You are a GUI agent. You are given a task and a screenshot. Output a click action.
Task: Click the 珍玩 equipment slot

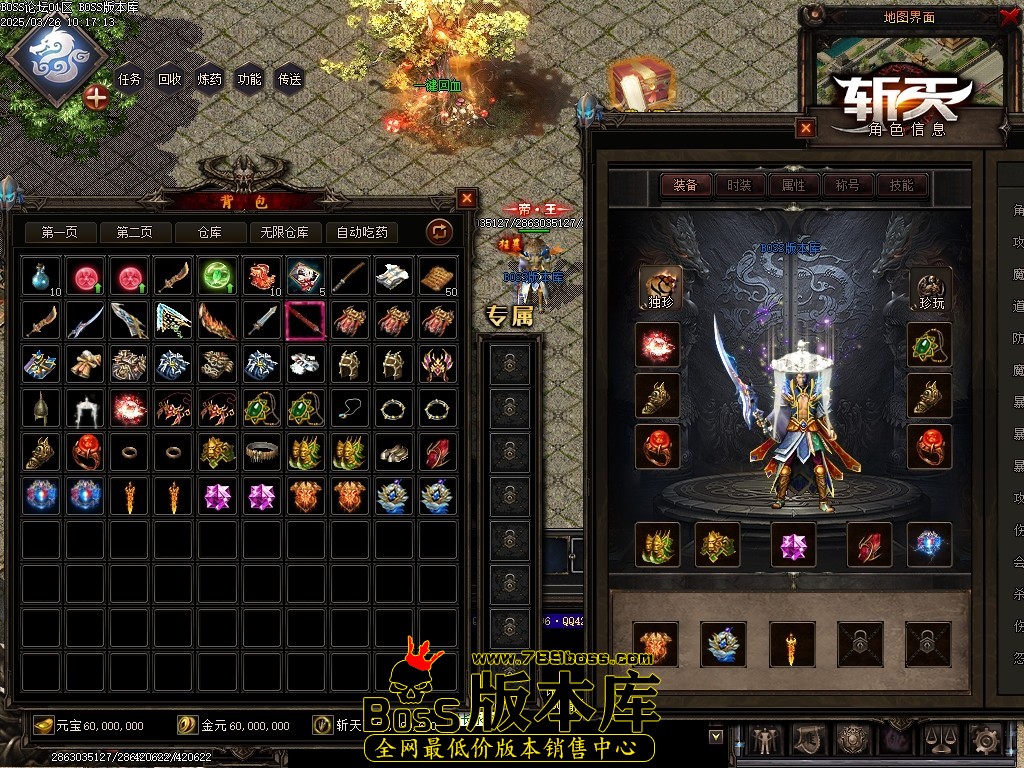coord(930,288)
